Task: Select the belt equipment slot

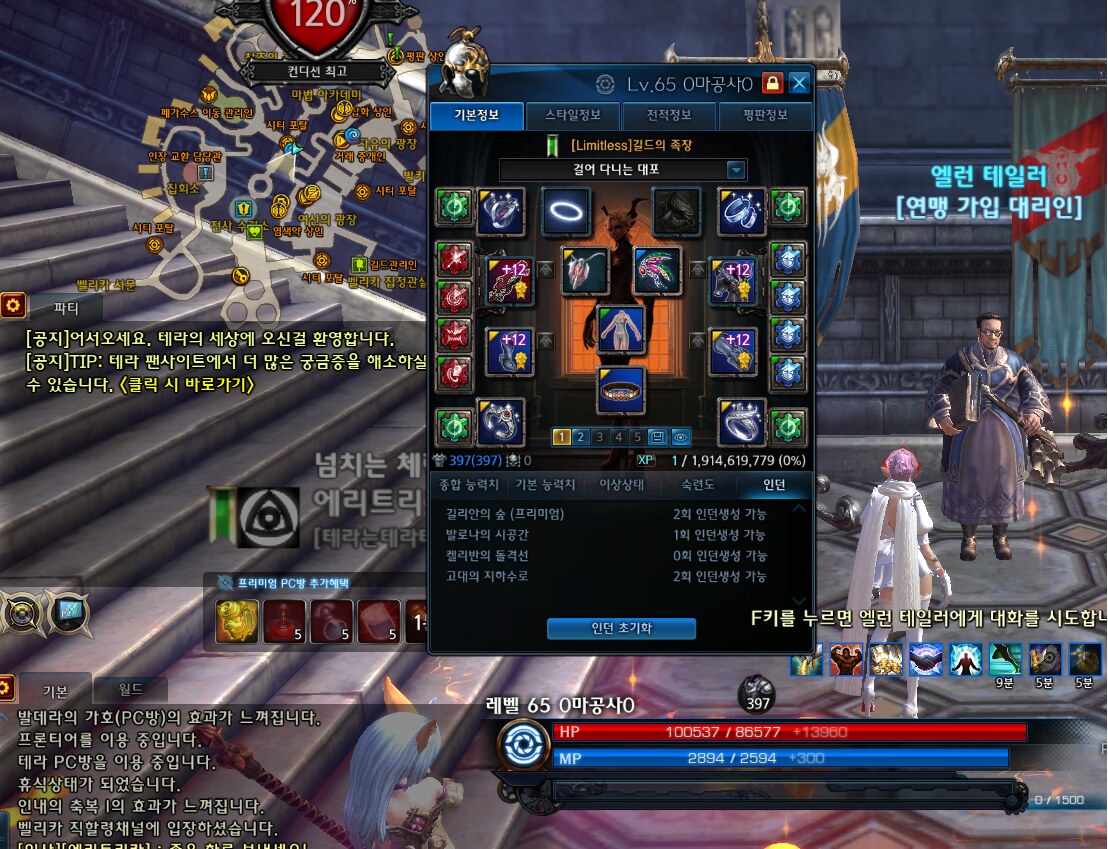Action: (x=621, y=390)
